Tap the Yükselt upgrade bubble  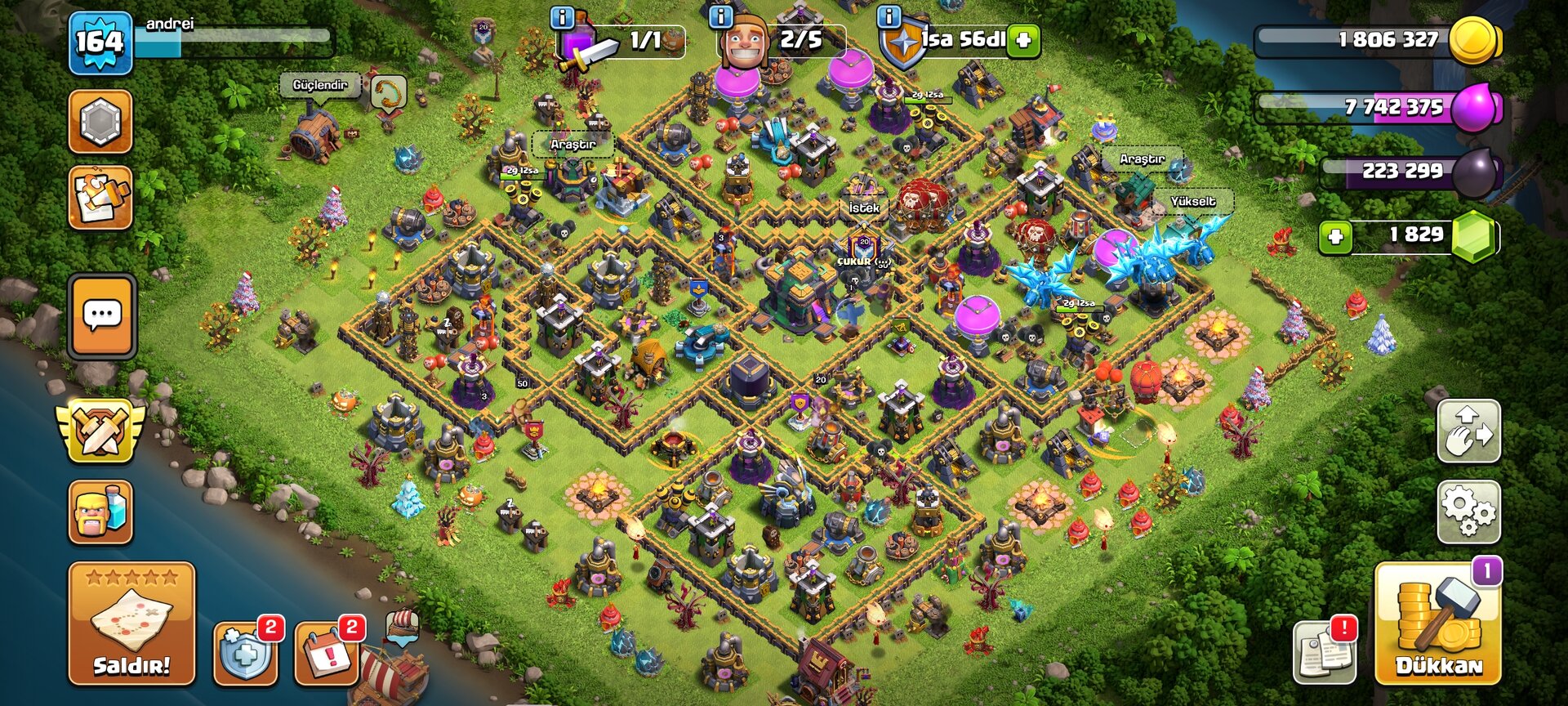(x=1192, y=201)
